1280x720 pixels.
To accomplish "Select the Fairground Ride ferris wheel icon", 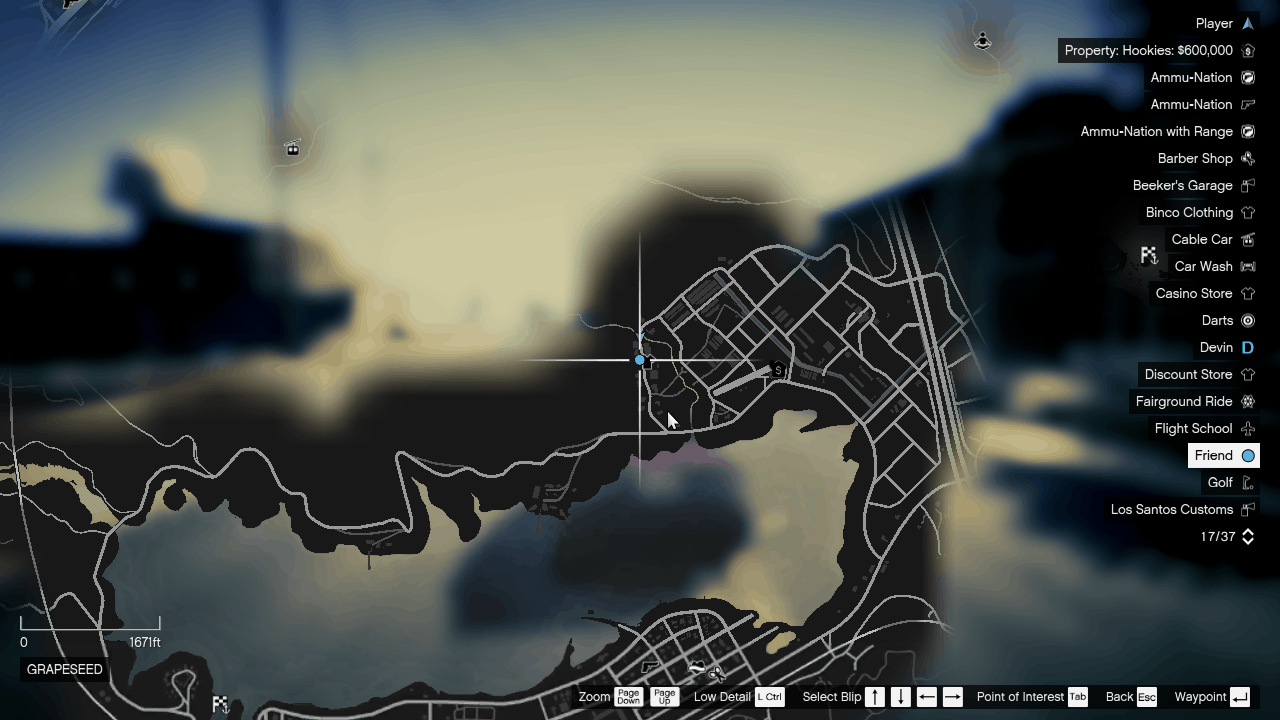I will 1247,401.
